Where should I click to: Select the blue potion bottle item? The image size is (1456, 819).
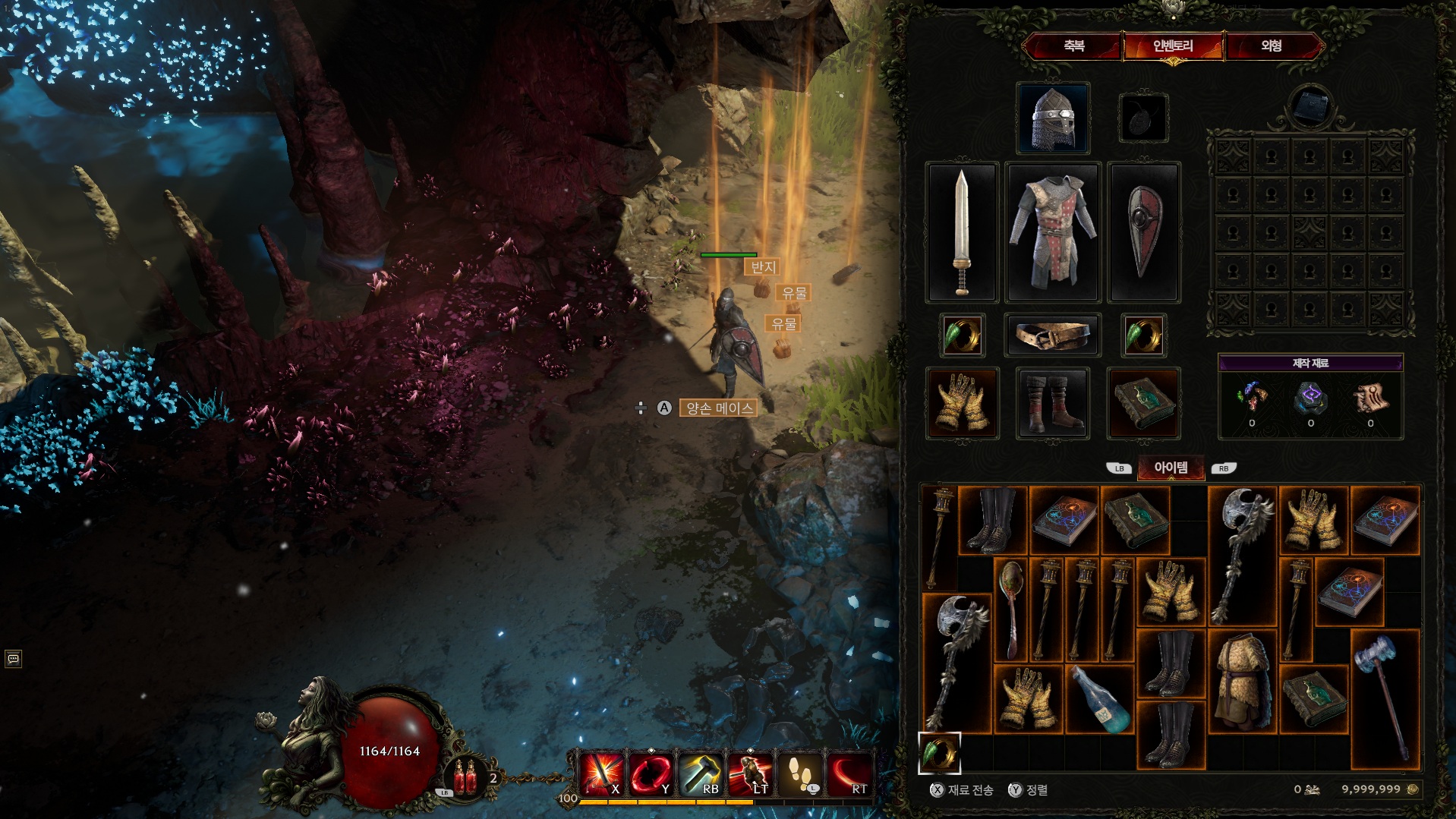[x=1100, y=699]
